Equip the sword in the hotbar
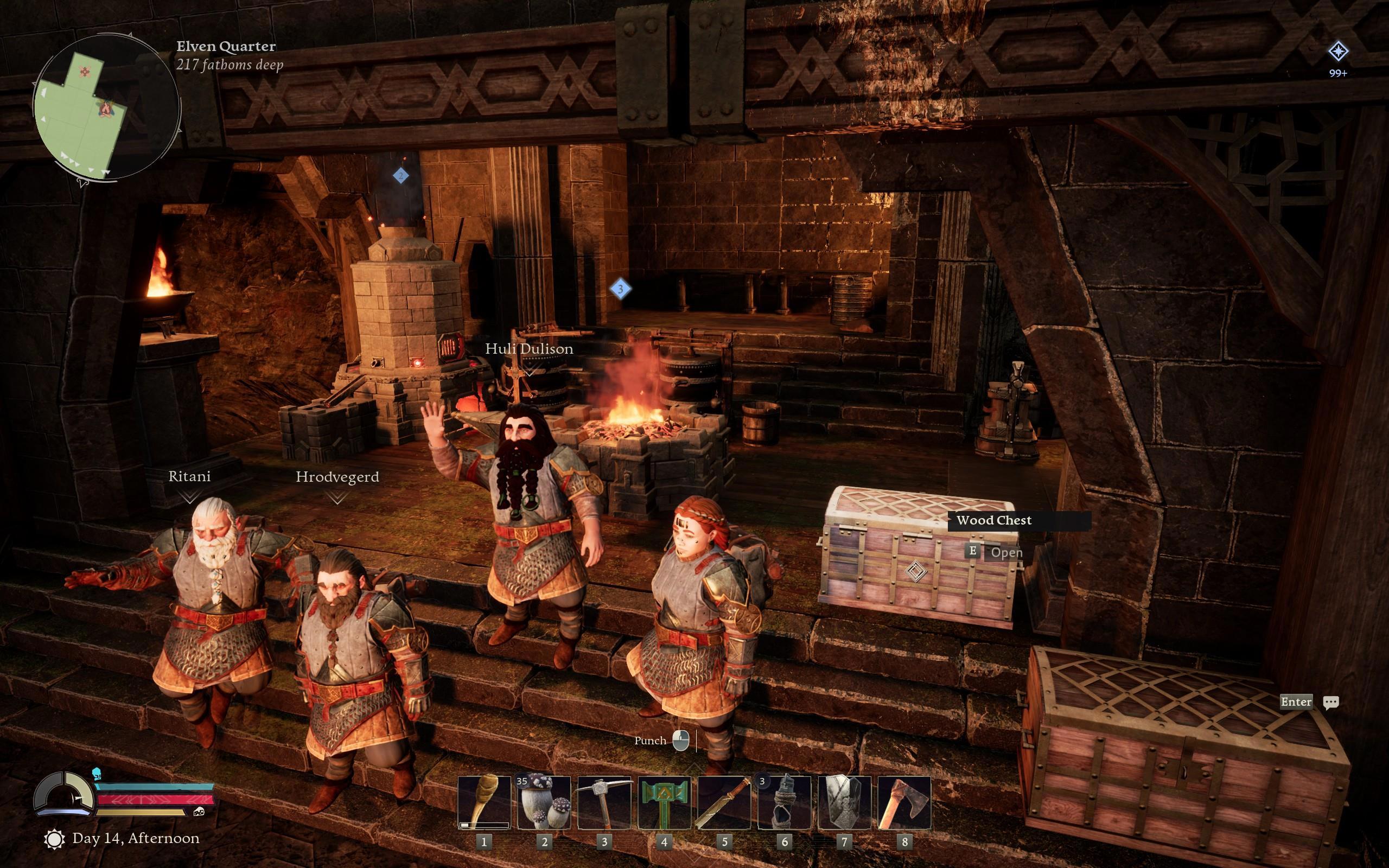This screenshot has height=868, width=1389. pyautogui.click(x=724, y=802)
